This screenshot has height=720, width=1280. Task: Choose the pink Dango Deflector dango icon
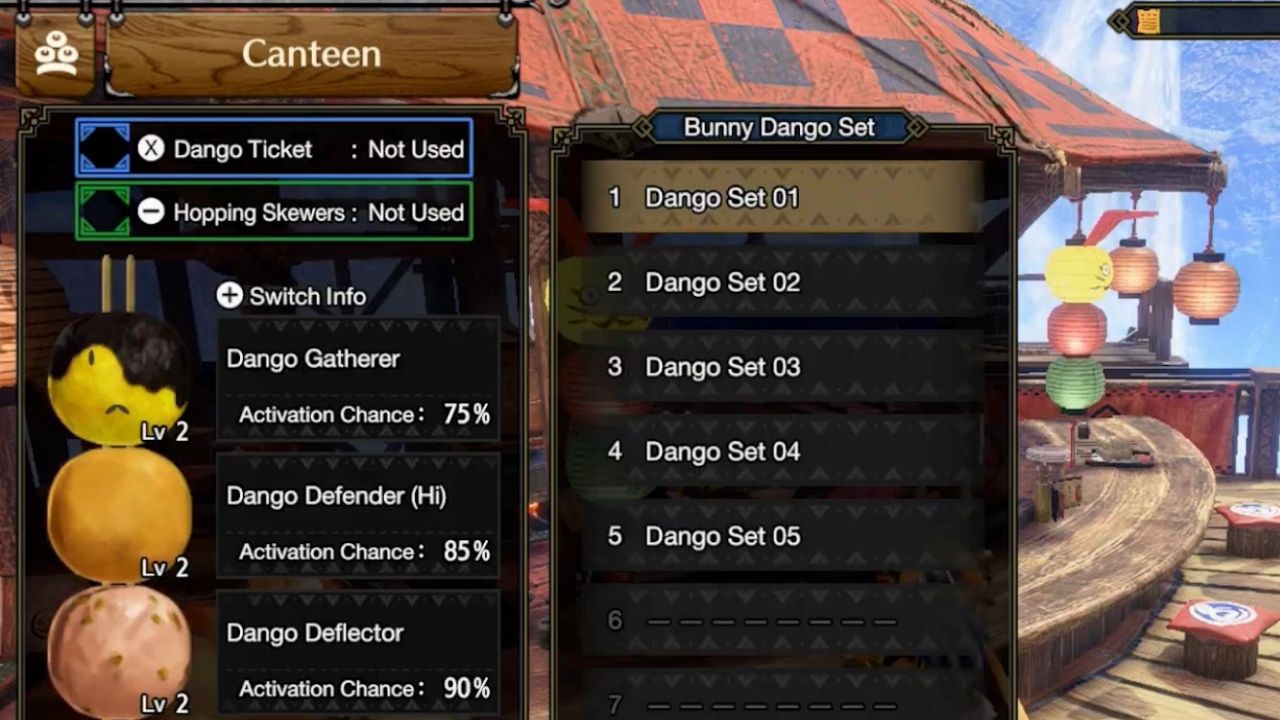(x=118, y=650)
